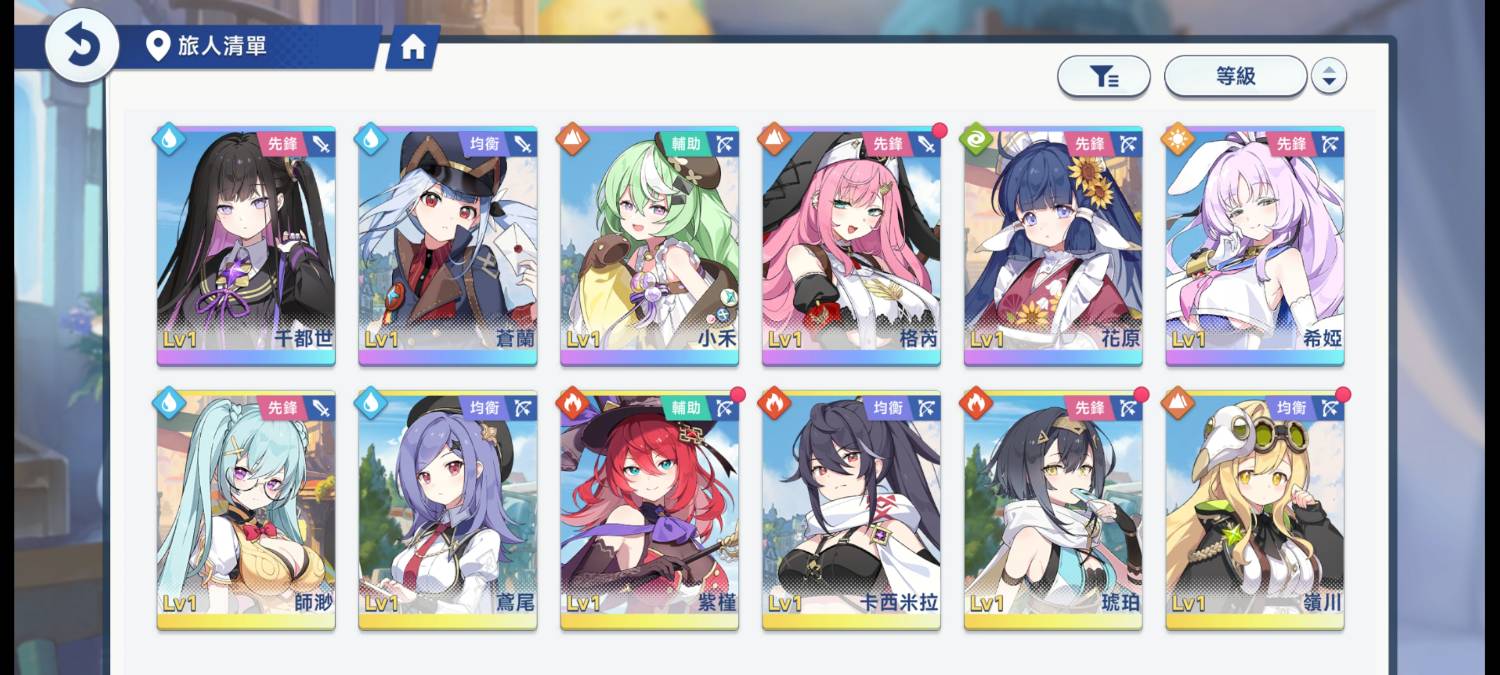This screenshot has height=675, width=1500.
Task: Open the 卡西米拉 character card
Action: point(851,510)
